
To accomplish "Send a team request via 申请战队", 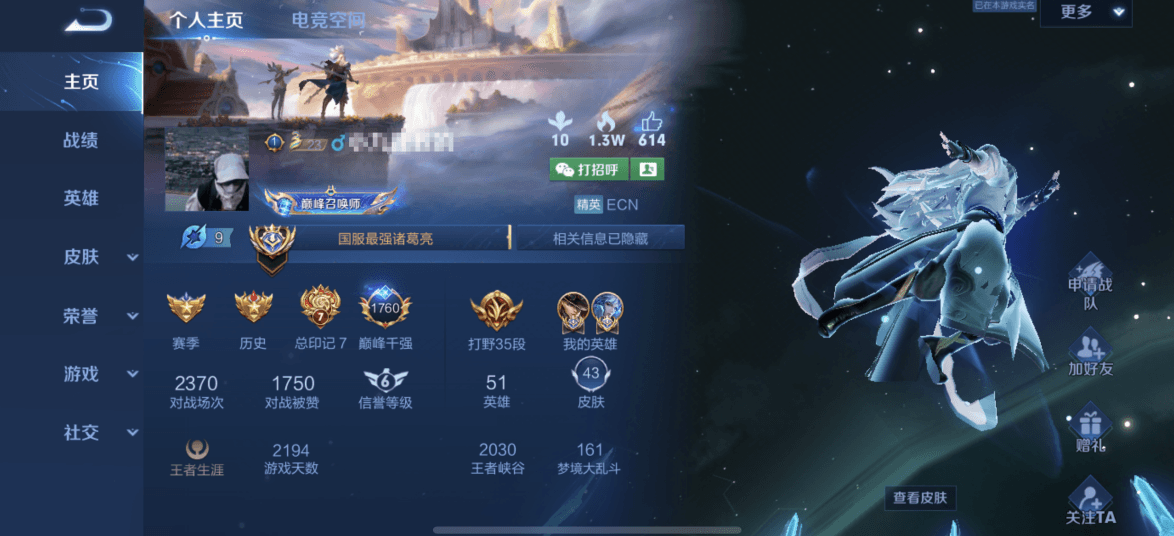I will coord(1090,282).
